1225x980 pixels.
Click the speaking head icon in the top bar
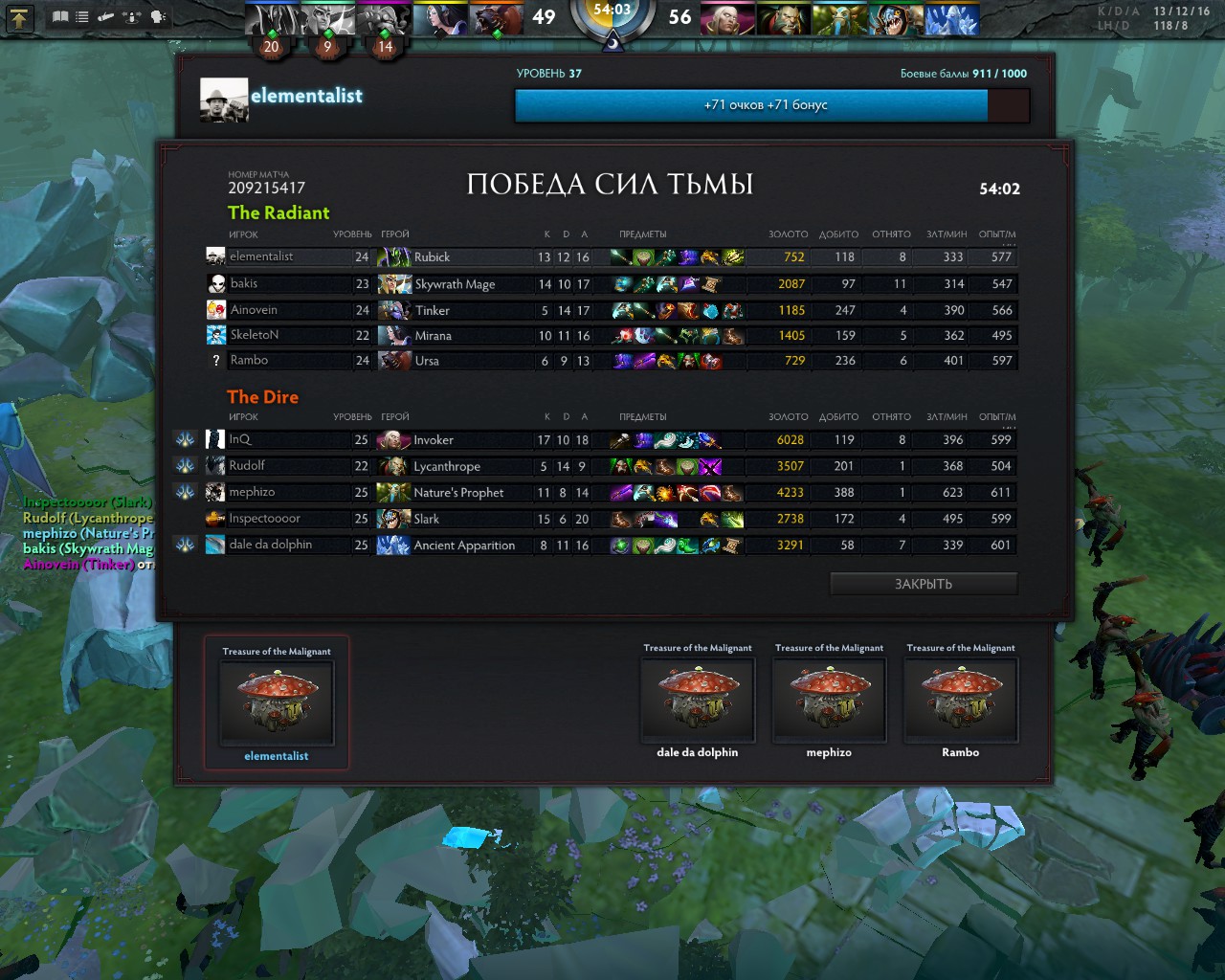158,17
